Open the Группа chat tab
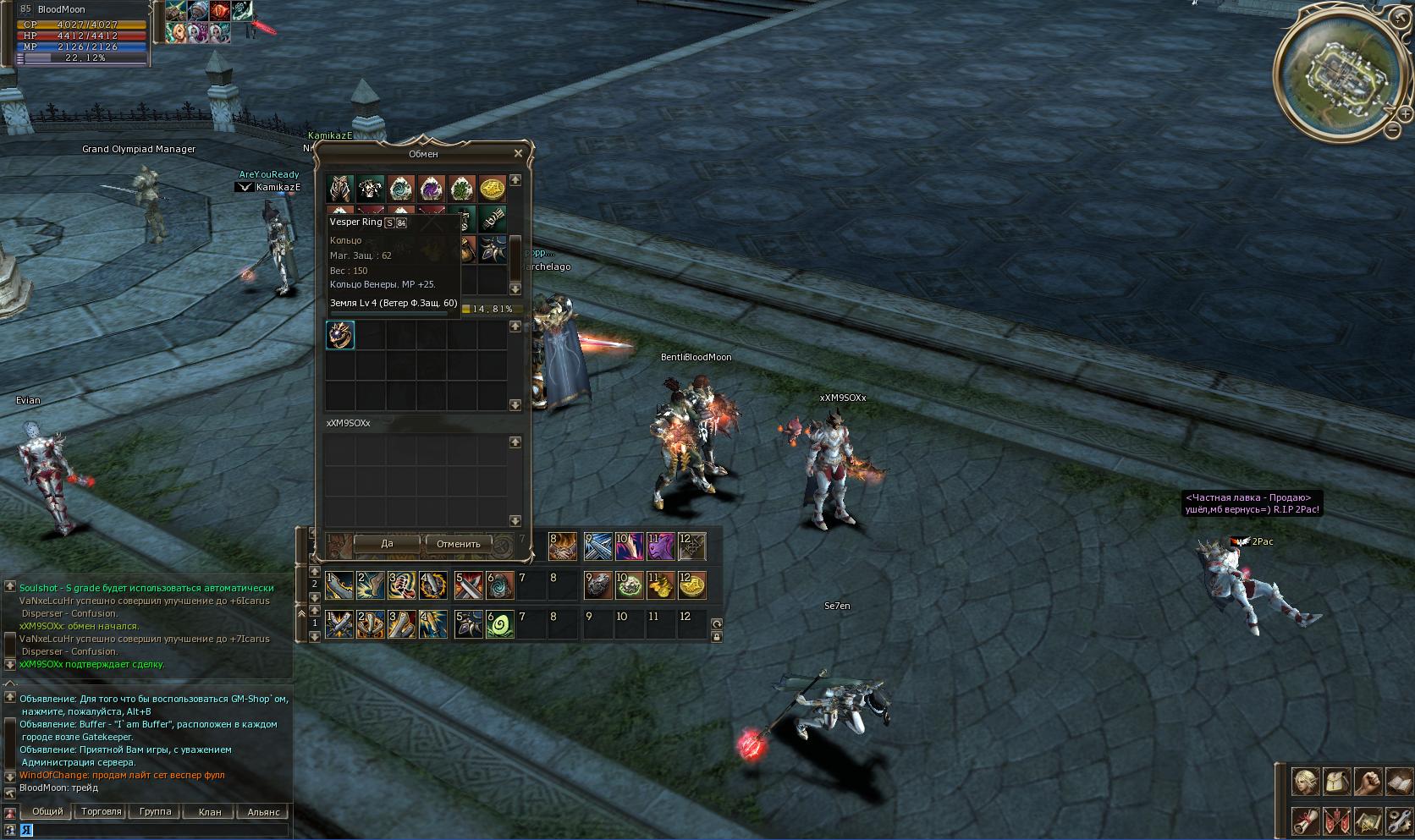Image resolution: width=1415 pixels, height=840 pixels. (x=155, y=811)
